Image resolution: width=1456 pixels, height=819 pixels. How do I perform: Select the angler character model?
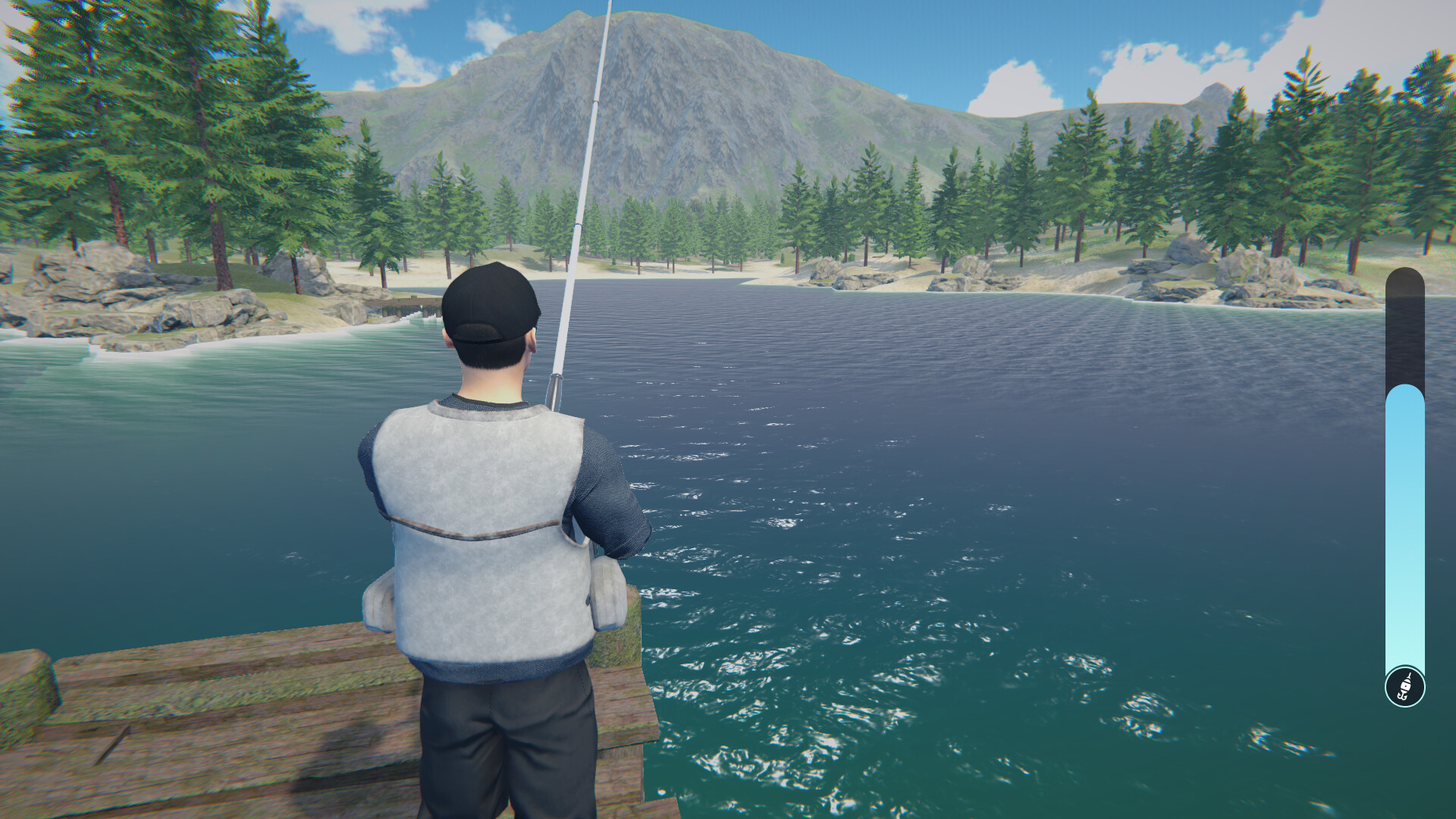coord(485,531)
